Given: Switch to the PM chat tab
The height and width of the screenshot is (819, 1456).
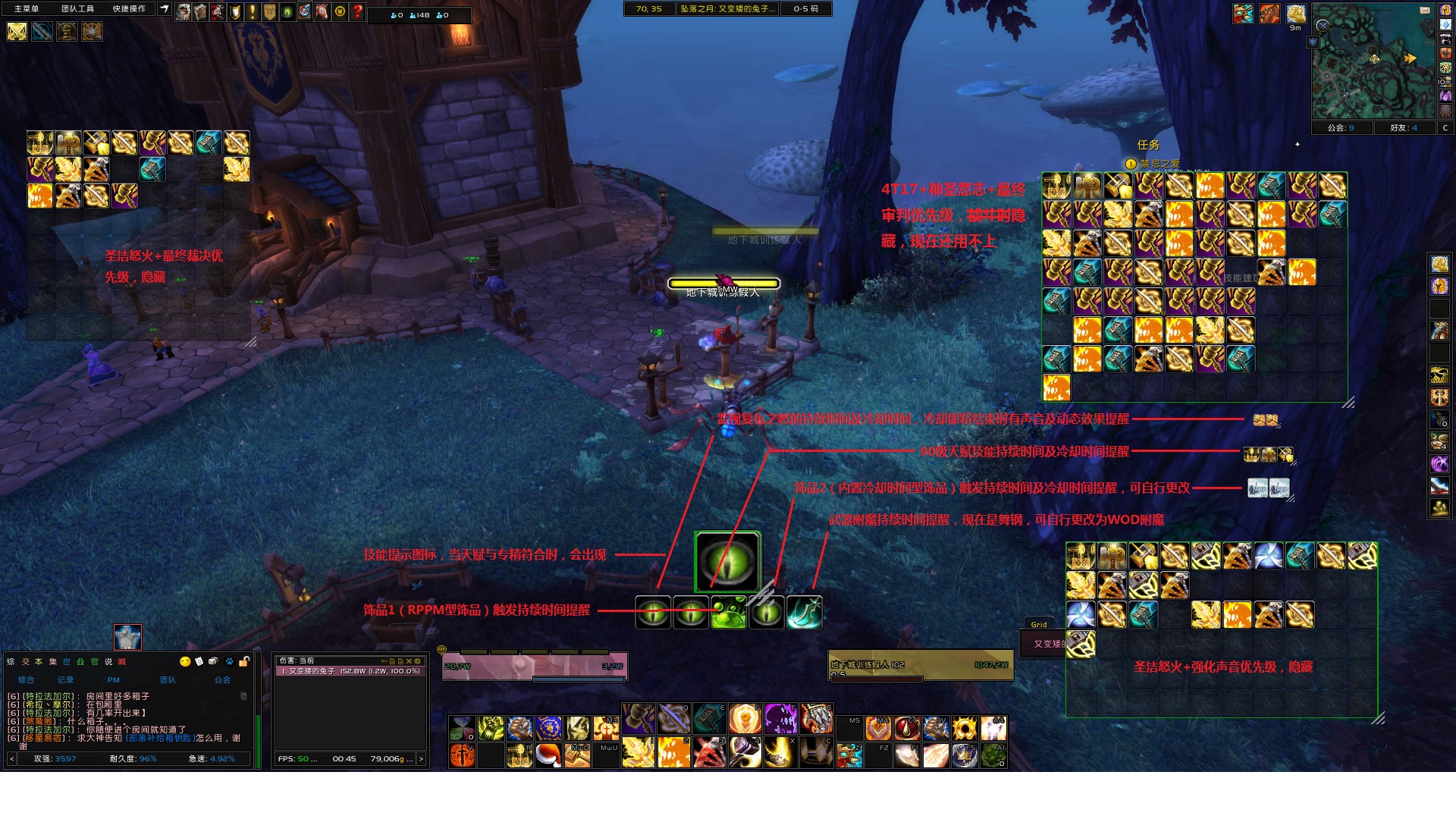Looking at the screenshot, I should tap(114, 680).
